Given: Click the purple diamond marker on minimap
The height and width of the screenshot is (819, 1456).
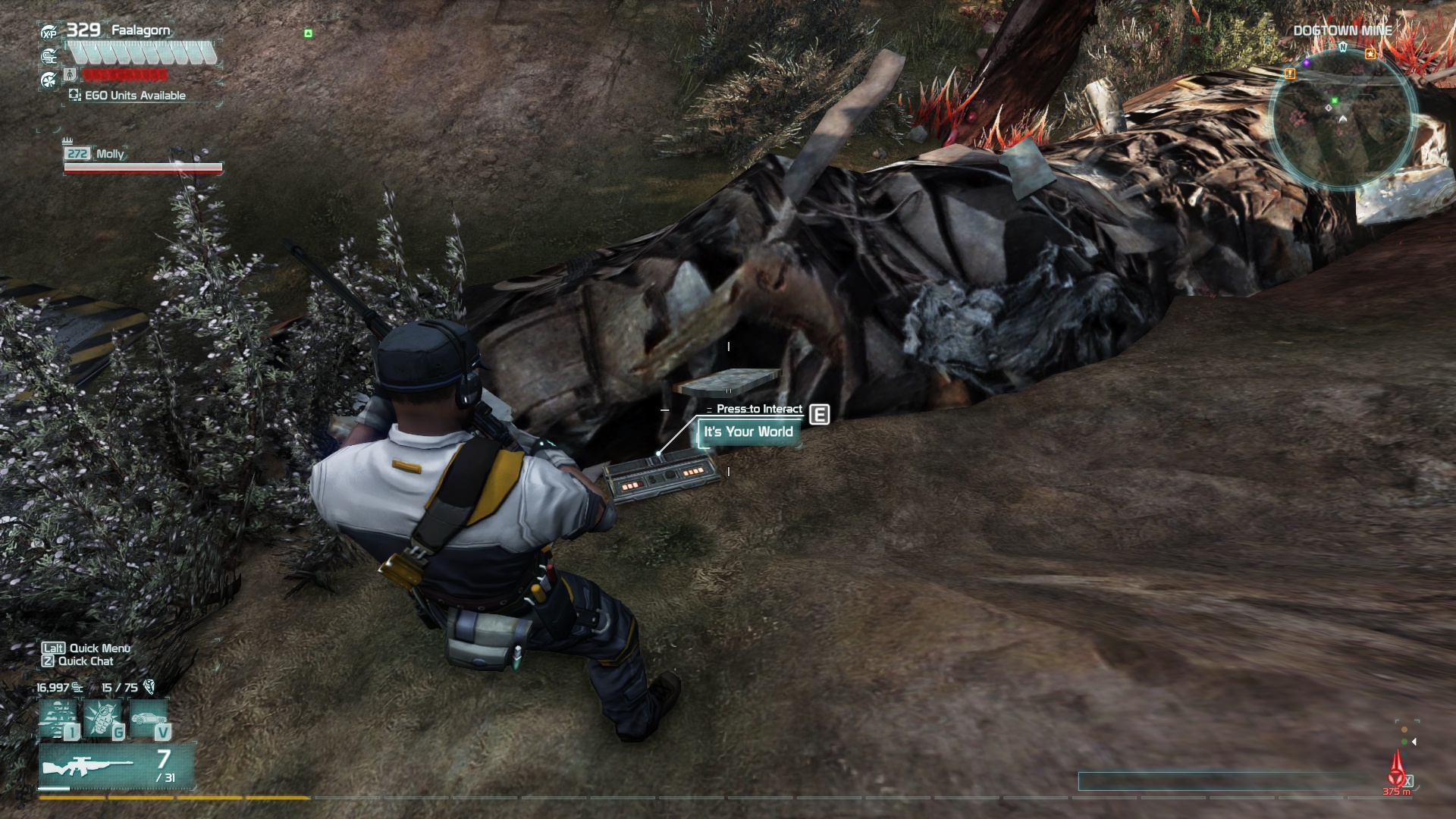Looking at the screenshot, I should [x=1307, y=63].
